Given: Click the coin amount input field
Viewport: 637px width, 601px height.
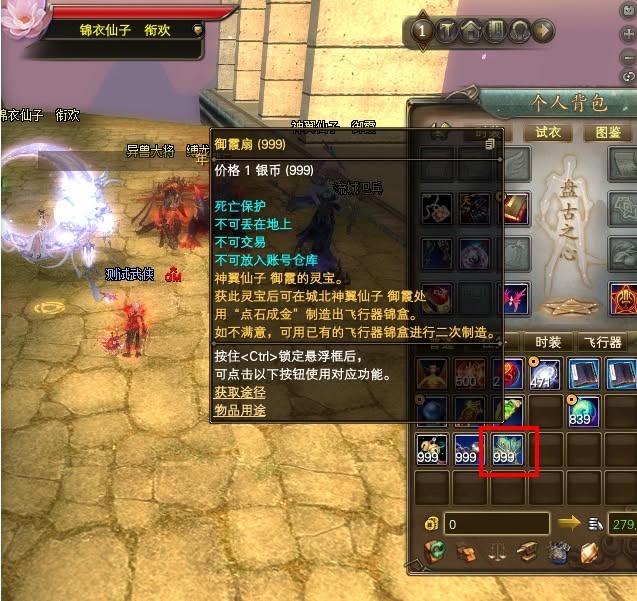Looking at the screenshot, I should click(497, 523).
